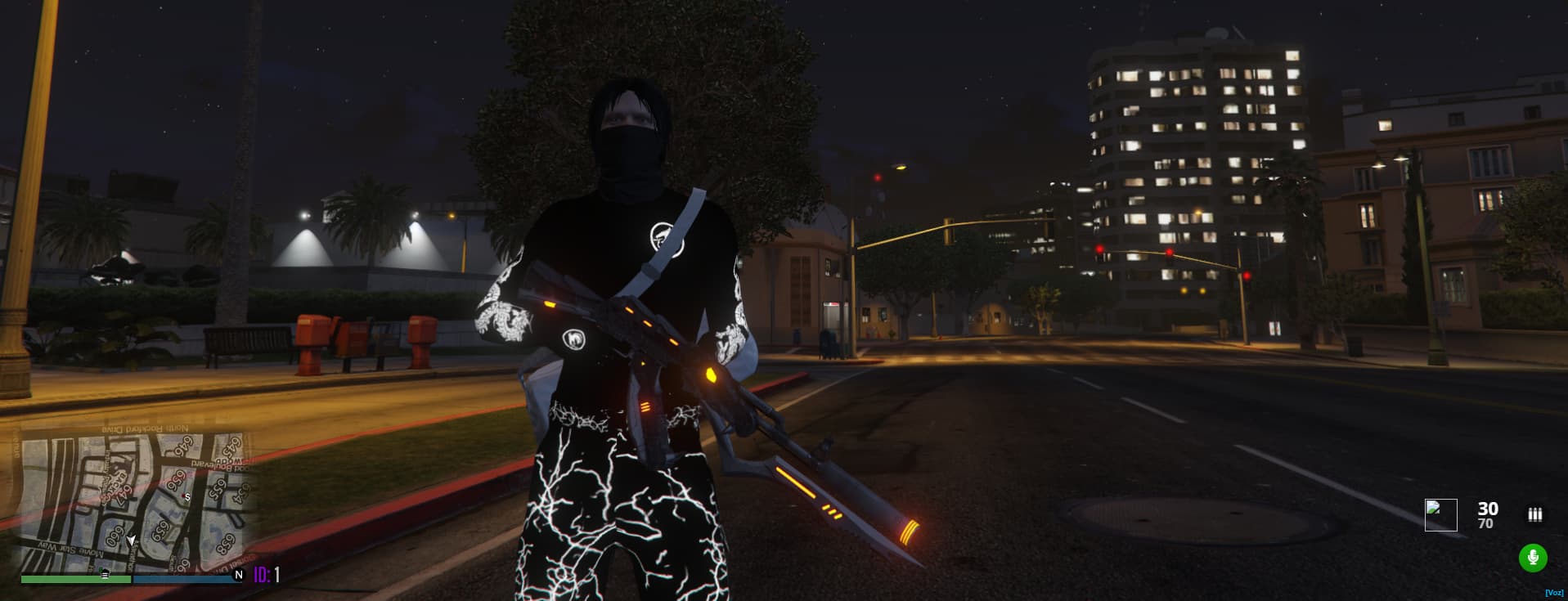The height and width of the screenshot is (601, 1568).
Task: Click the red blip near the S marker
Action: (183, 495)
